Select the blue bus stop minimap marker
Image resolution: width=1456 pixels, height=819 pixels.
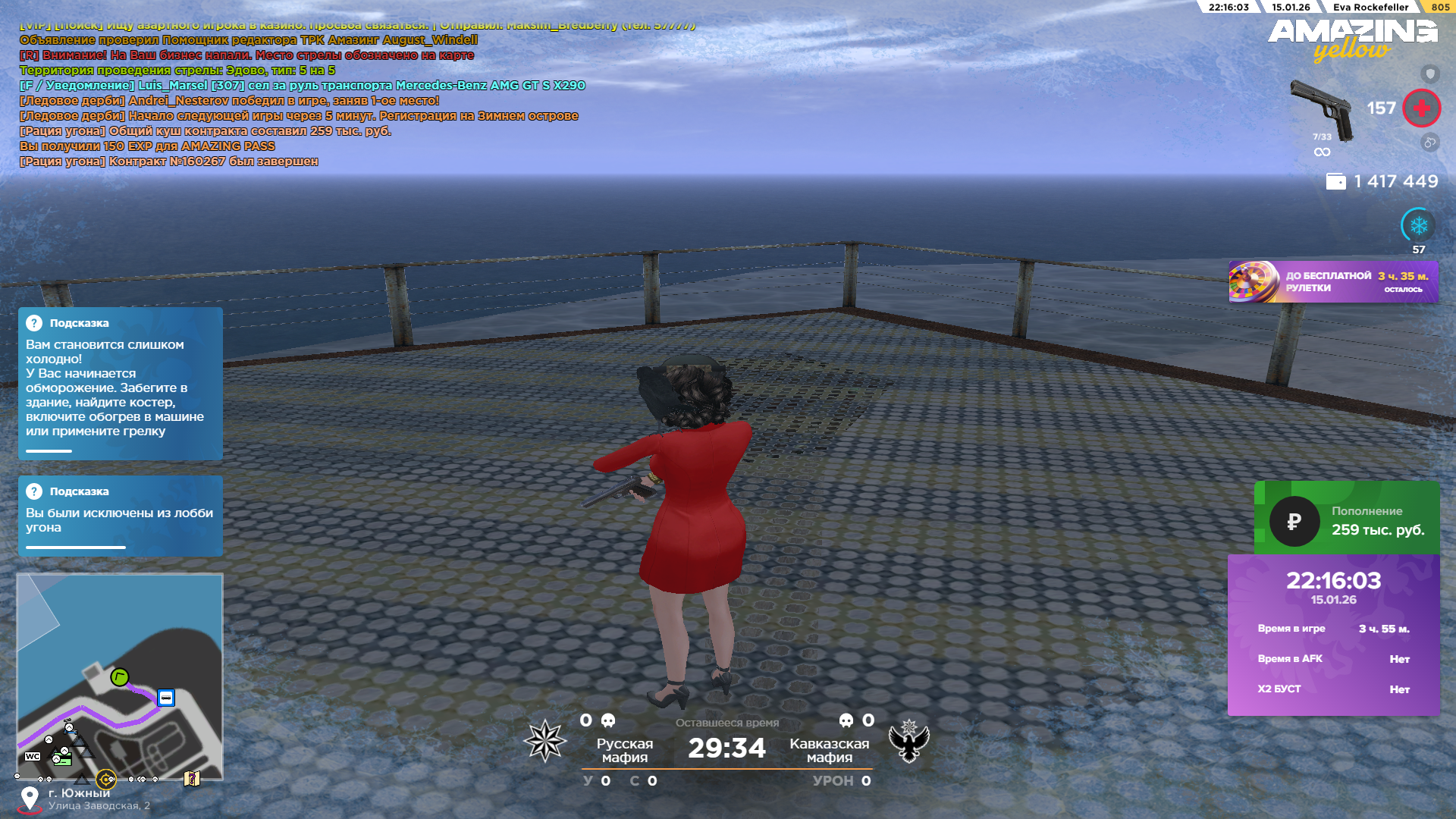click(x=166, y=698)
